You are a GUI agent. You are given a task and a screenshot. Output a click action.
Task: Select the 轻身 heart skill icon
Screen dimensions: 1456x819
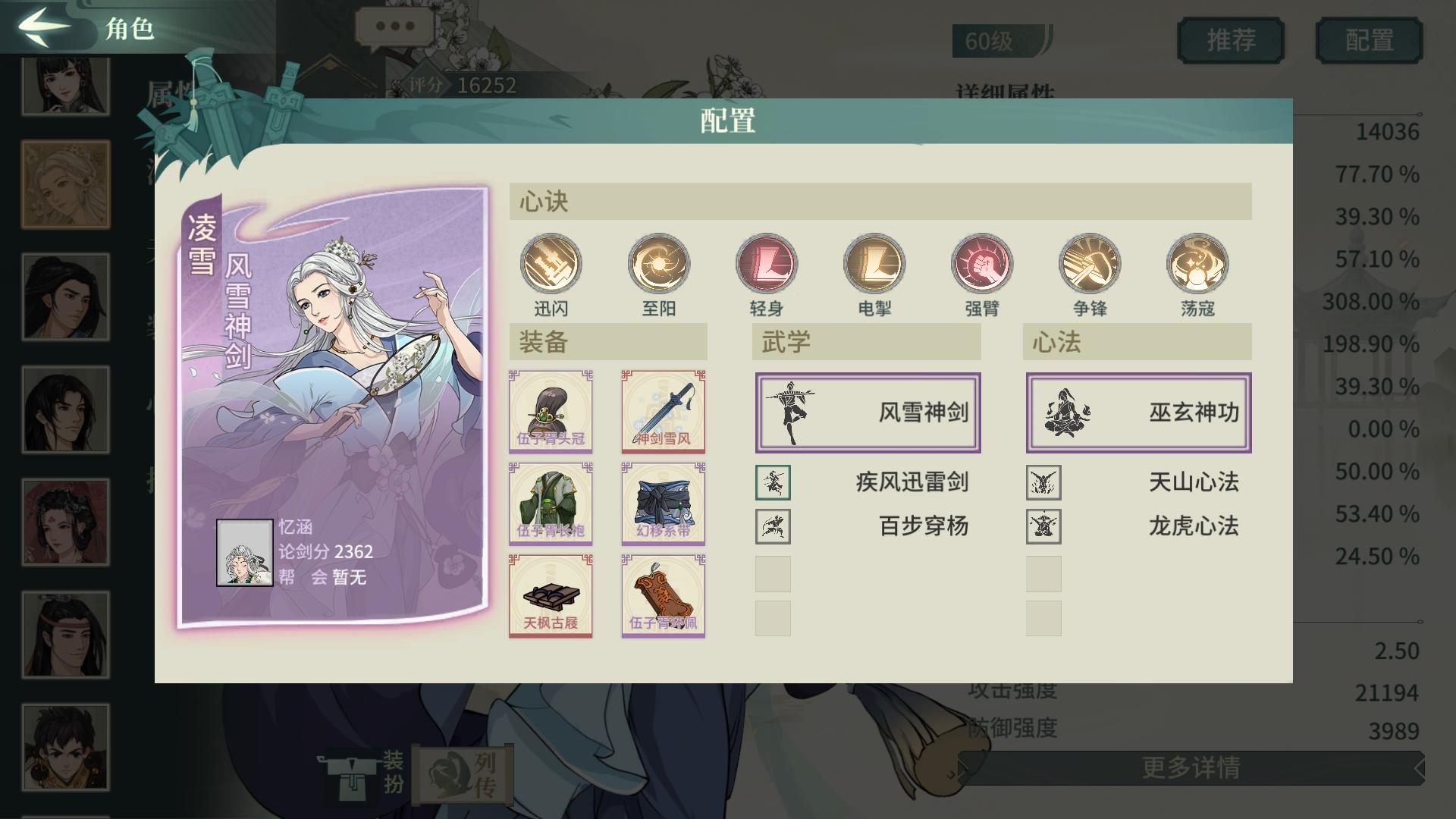click(766, 265)
